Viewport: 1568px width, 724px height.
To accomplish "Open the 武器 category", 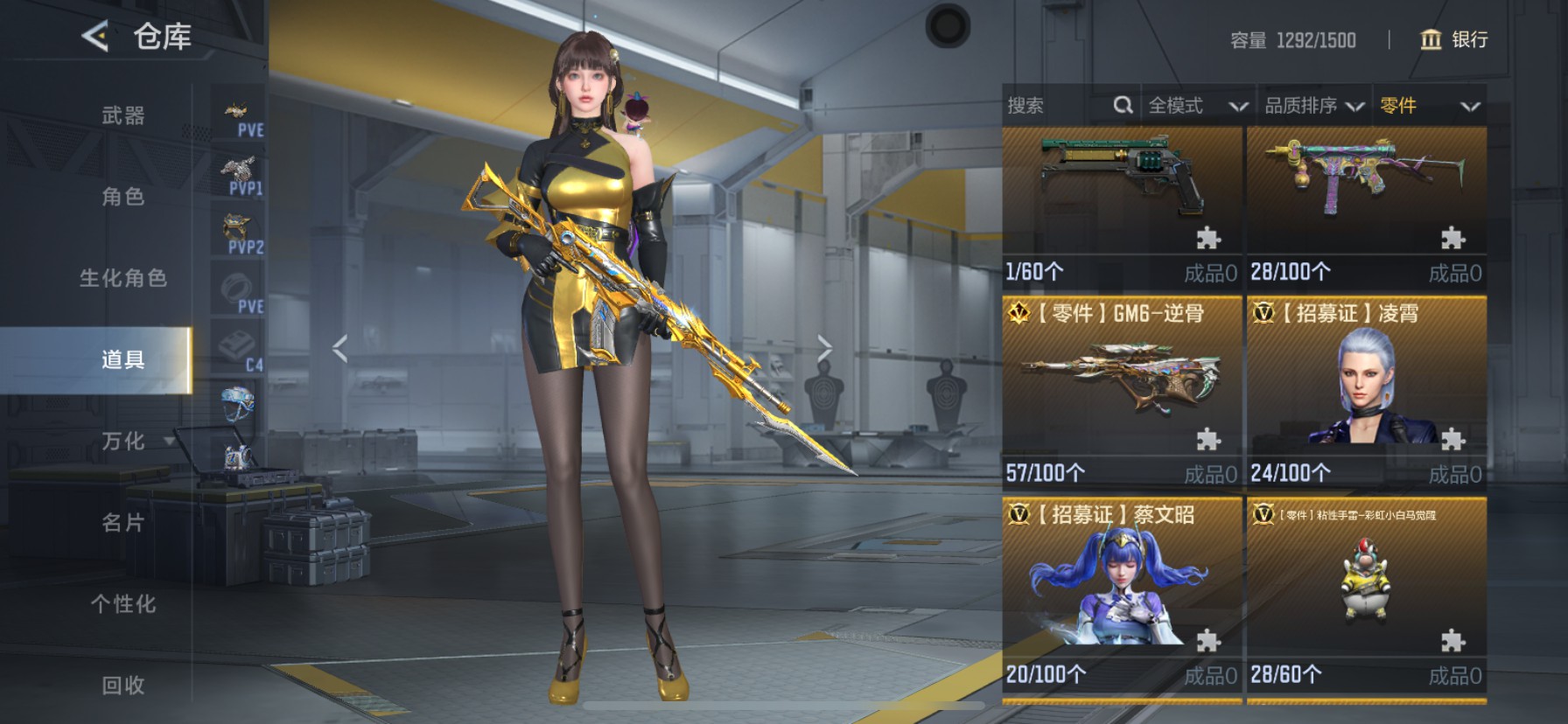I will [122, 115].
